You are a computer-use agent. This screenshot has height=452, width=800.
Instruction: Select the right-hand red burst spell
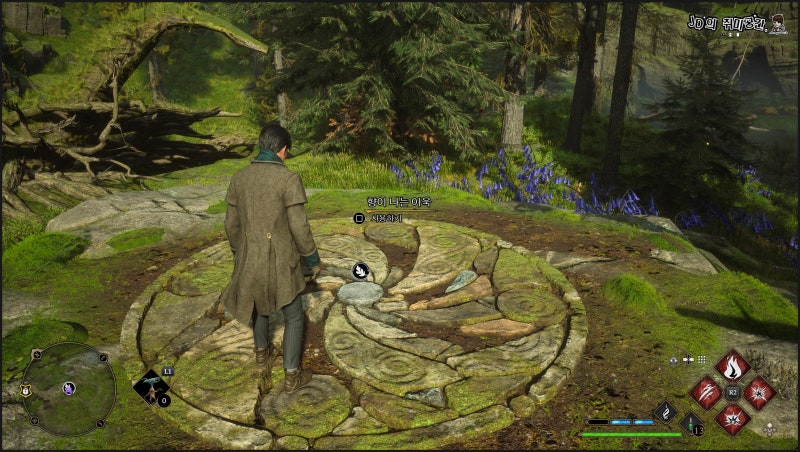click(x=760, y=392)
